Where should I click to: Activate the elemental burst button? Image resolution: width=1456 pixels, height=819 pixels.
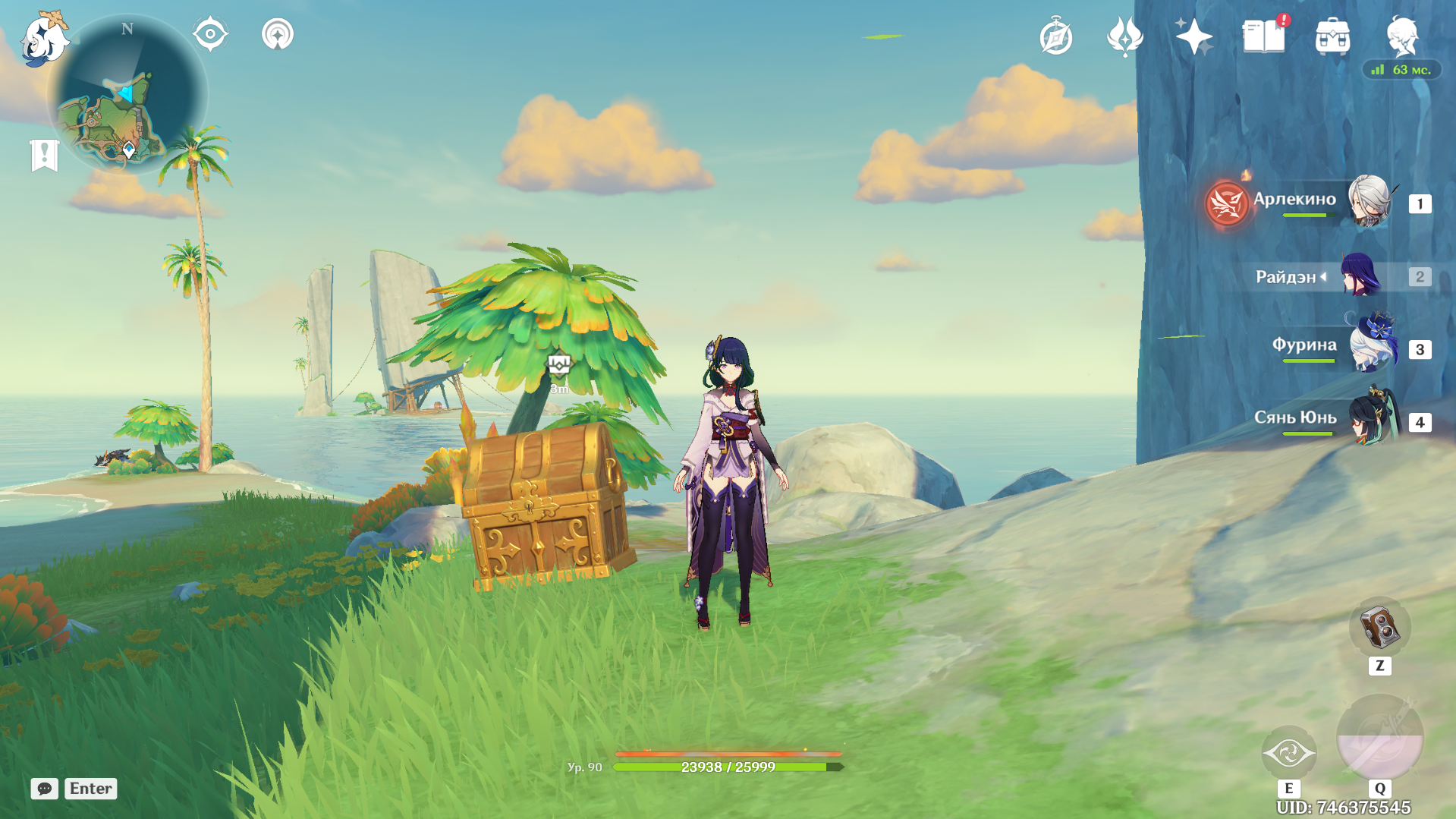pos(1379,738)
